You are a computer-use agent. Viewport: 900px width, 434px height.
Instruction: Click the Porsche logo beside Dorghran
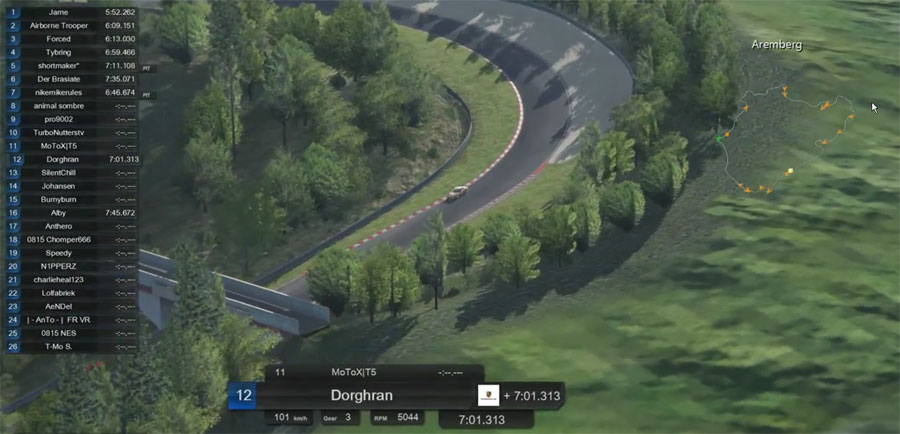488,395
